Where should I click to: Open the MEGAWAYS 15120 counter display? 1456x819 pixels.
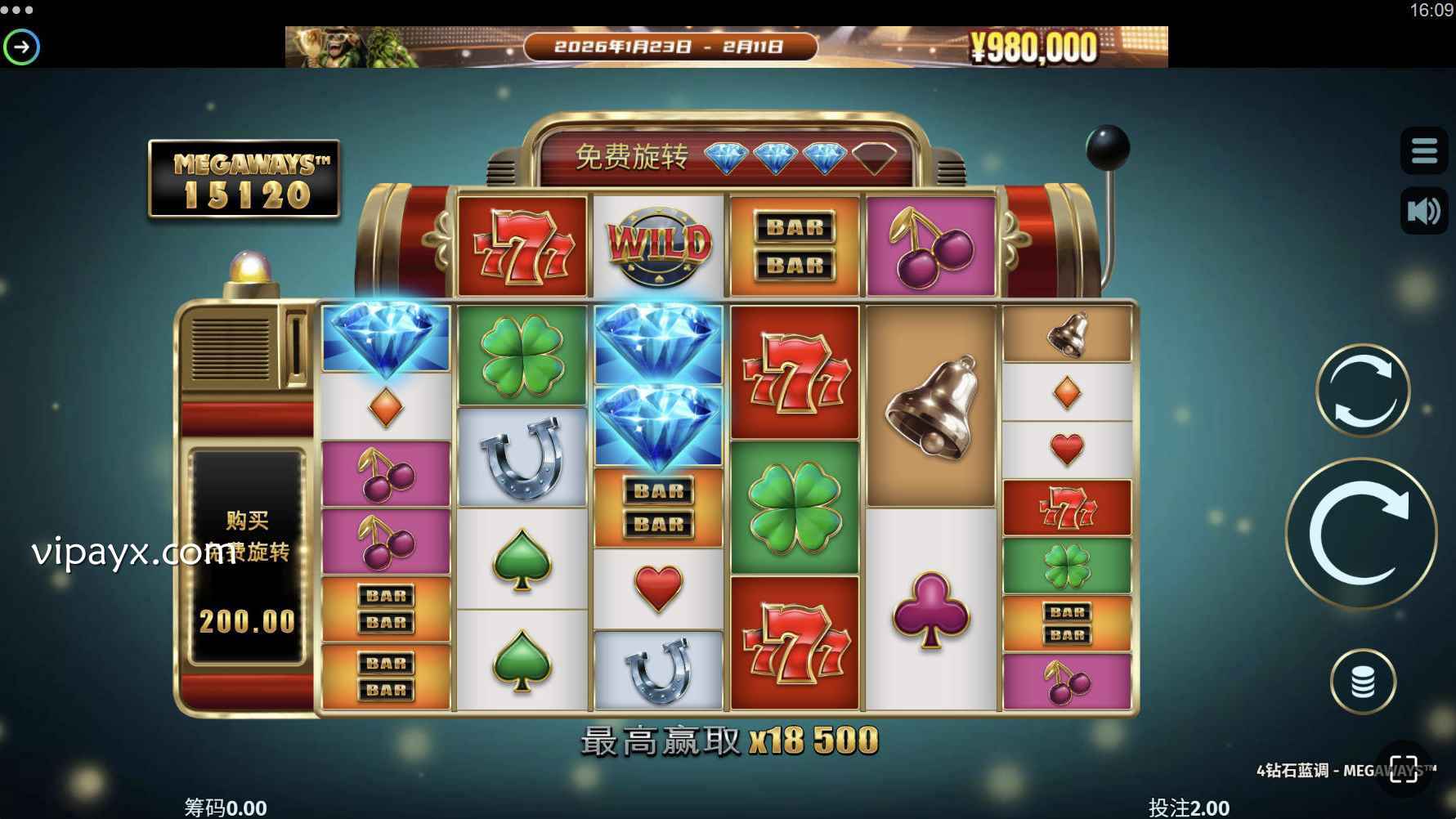[243, 179]
